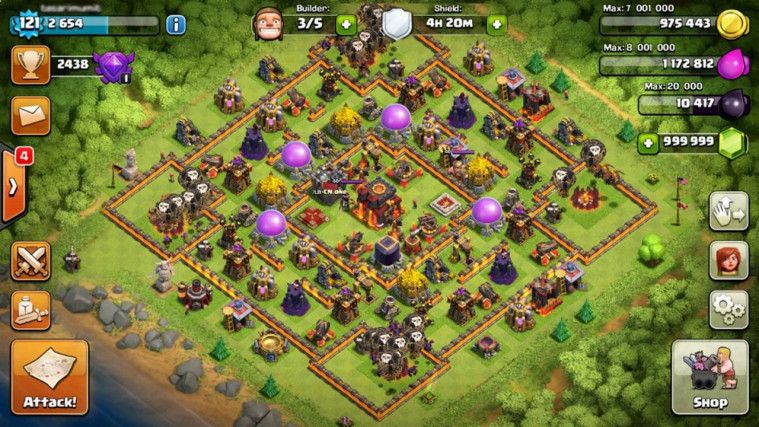Open the Shop

(709, 377)
